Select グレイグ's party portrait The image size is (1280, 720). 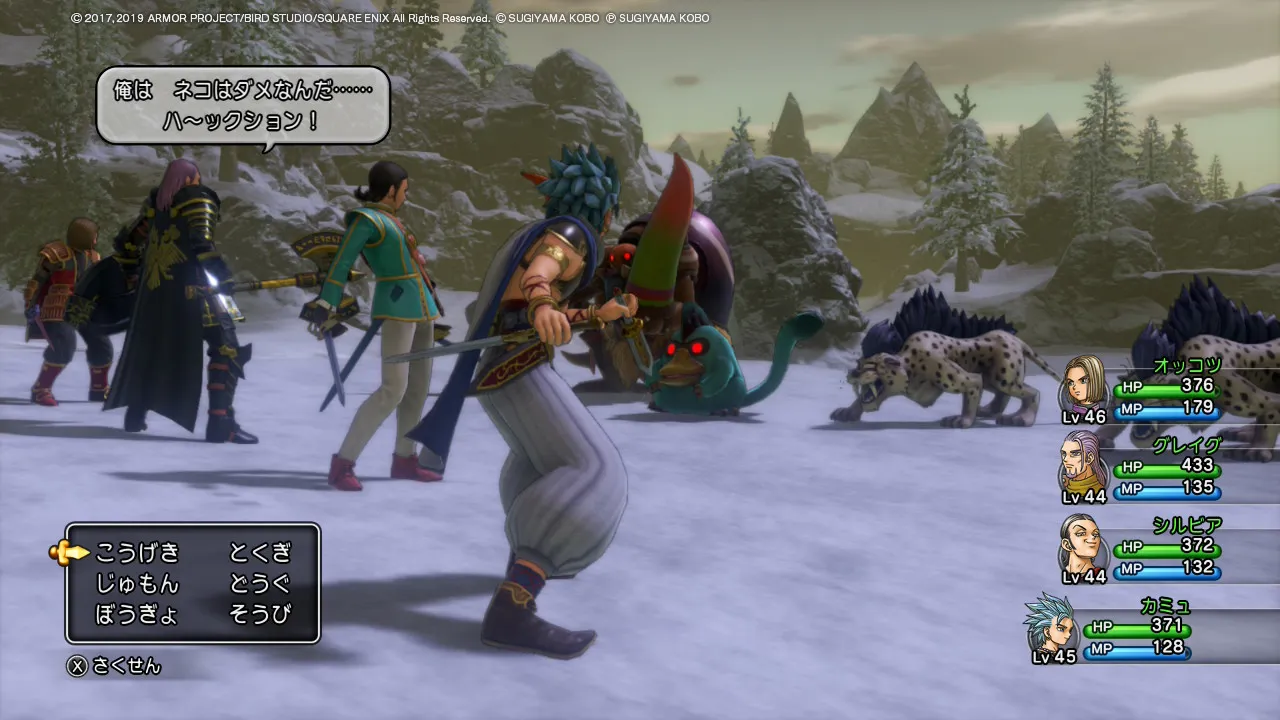1084,464
